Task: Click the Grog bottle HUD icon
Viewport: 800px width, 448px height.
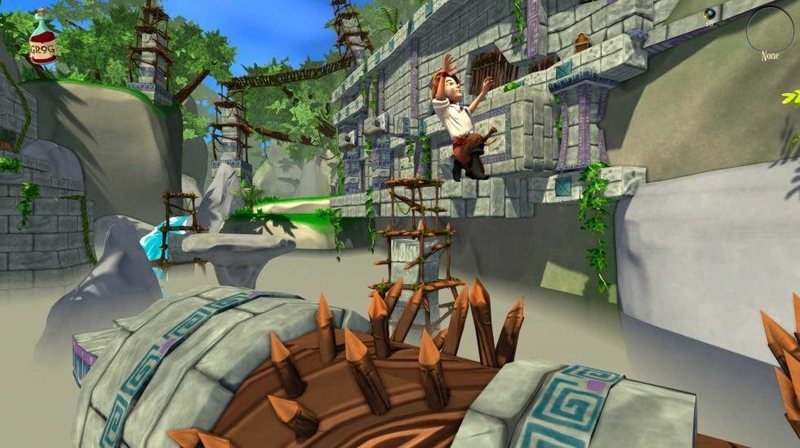Action: point(41,38)
